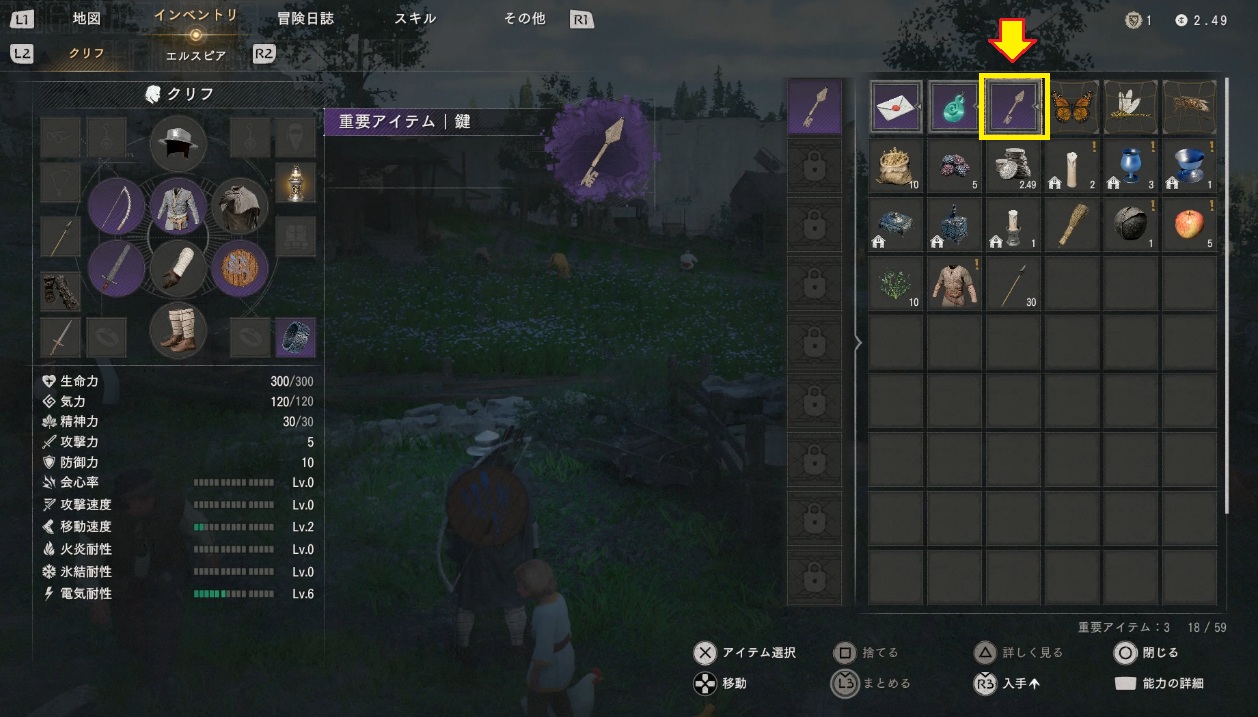Click the equipped bow slot
The image size is (1258, 717).
point(117,207)
